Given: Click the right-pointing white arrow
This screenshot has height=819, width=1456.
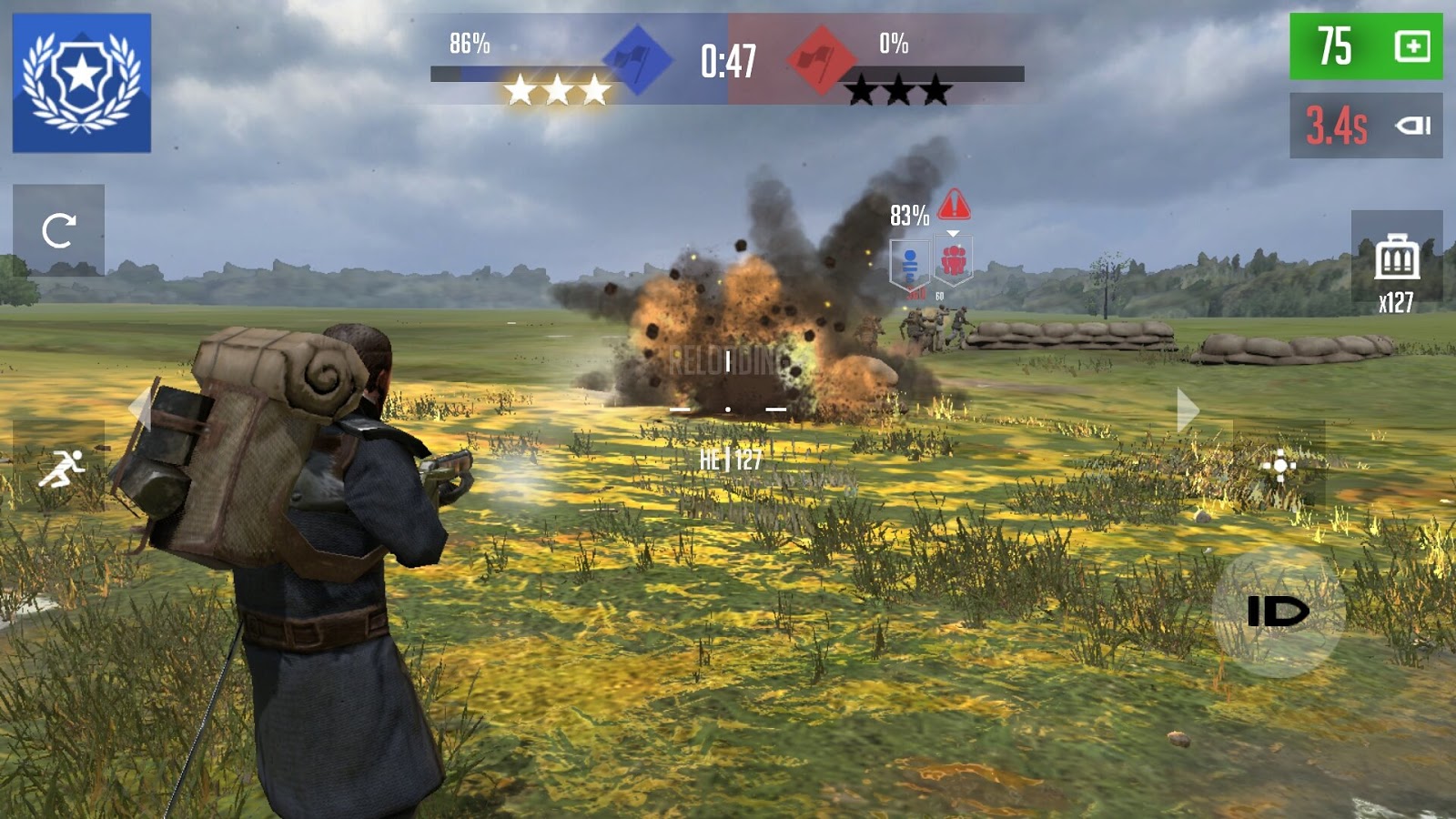Looking at the screenshot, I should point(1187,409).
